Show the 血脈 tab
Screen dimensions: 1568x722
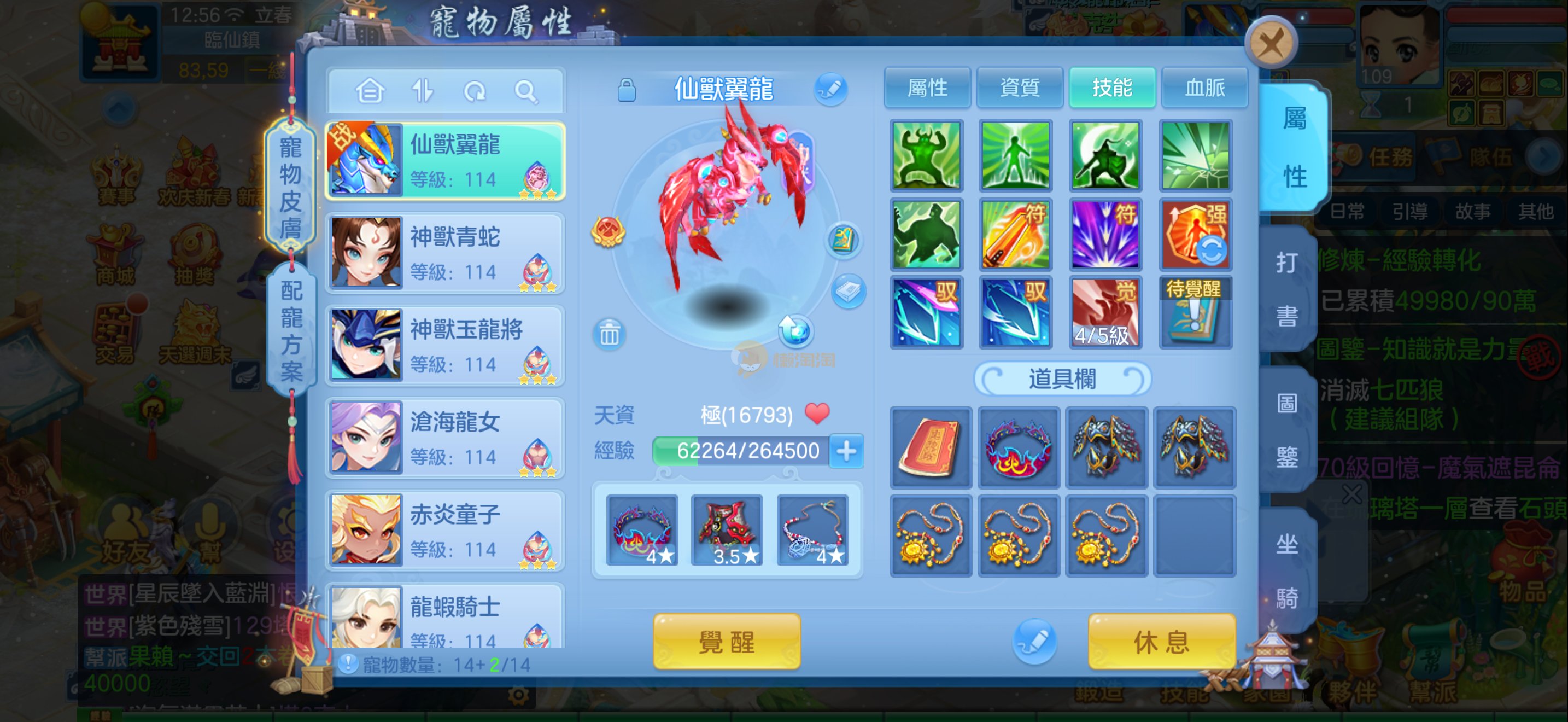(1204, 88)
